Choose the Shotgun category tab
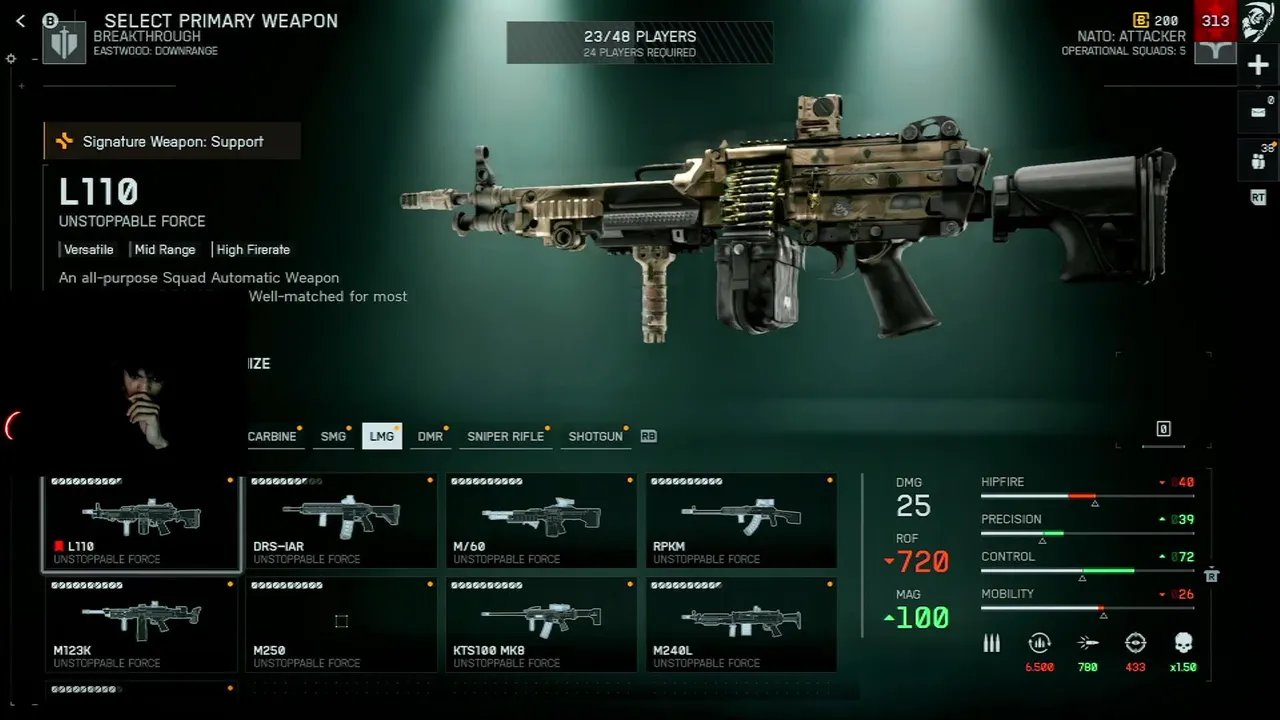The image size is (1280, 720). click(595, 436)
